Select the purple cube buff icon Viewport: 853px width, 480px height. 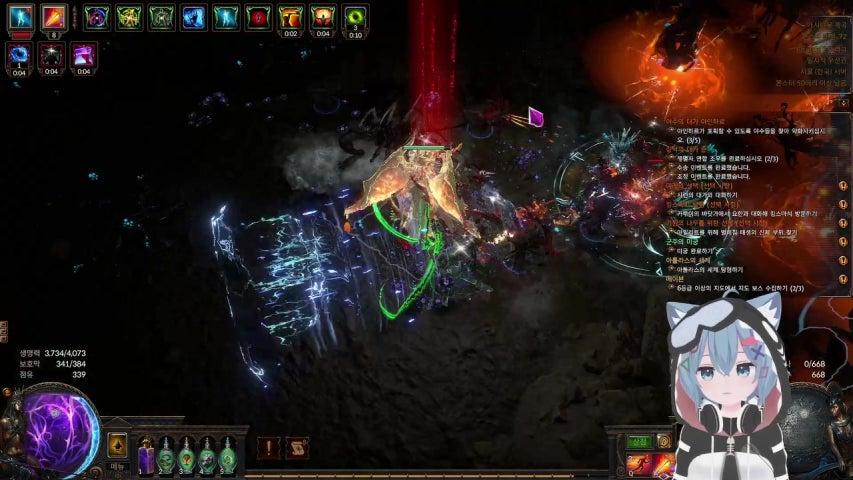coord(84,55)
